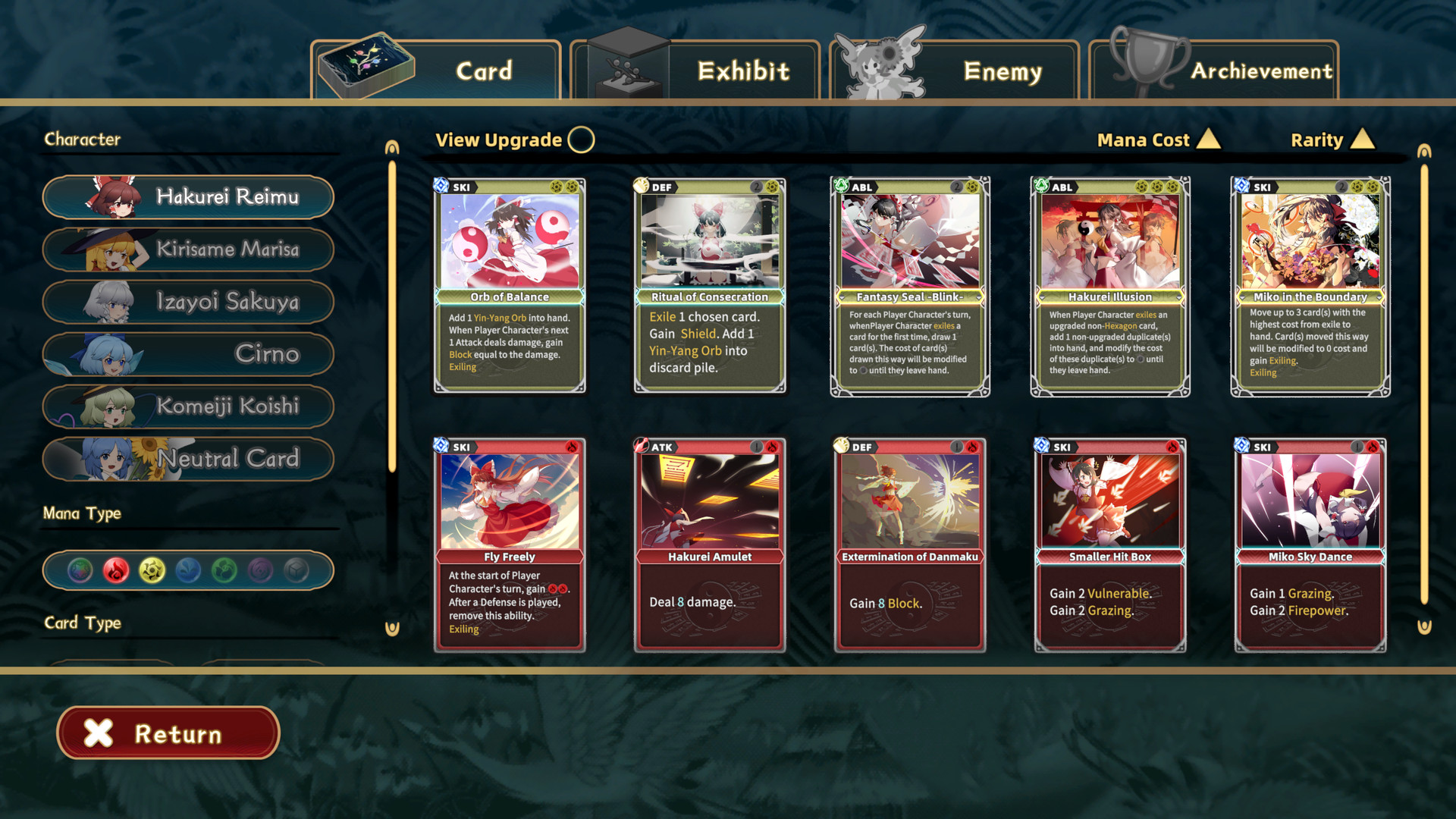Image resolution: width=1456 pixels, height=819 pixels.
Task: Collapse the Character filter section
Action: pyautogui.click(x=83, y=139)
